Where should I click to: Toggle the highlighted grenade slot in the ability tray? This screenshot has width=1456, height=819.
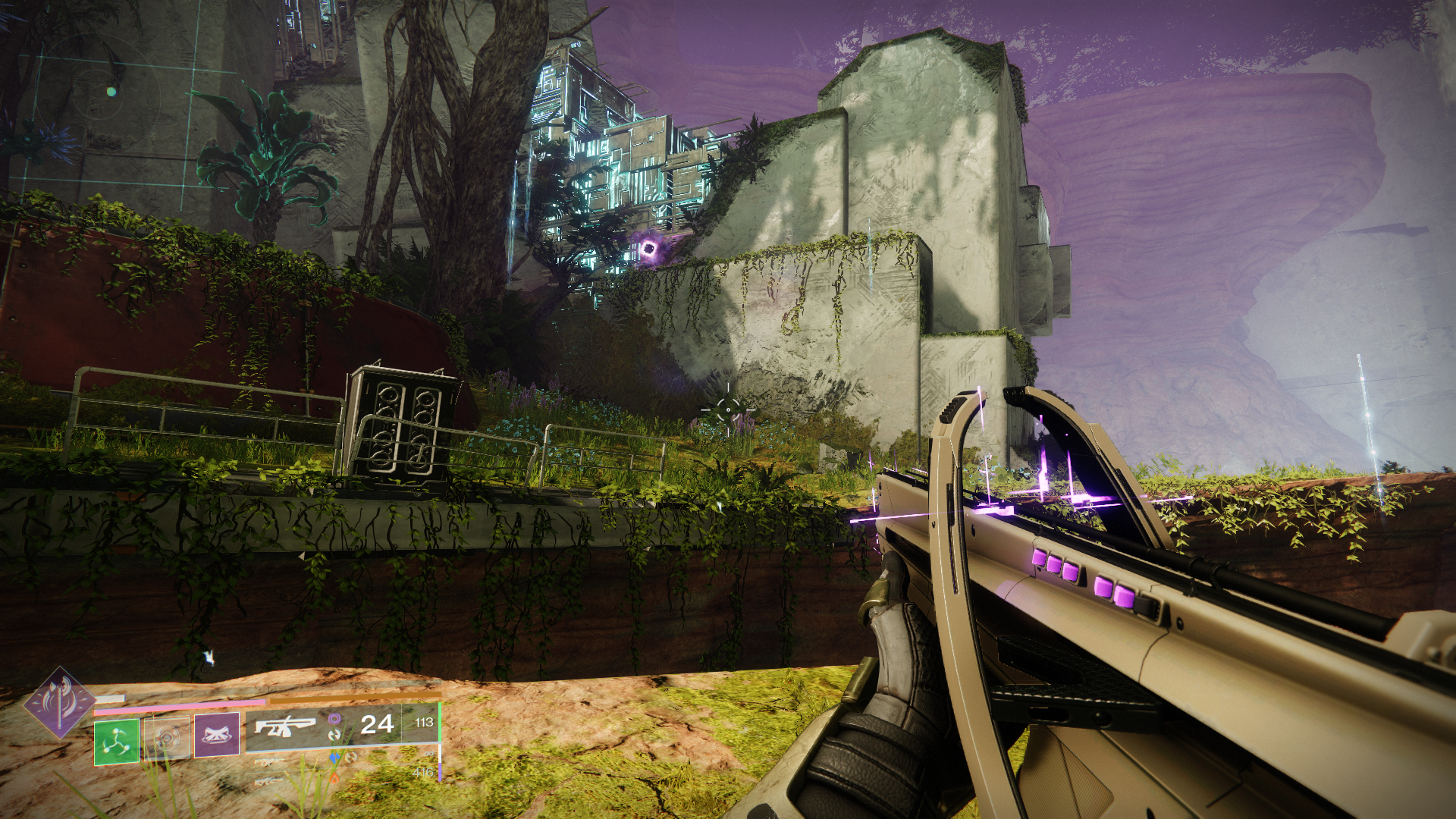pos(116,740)
